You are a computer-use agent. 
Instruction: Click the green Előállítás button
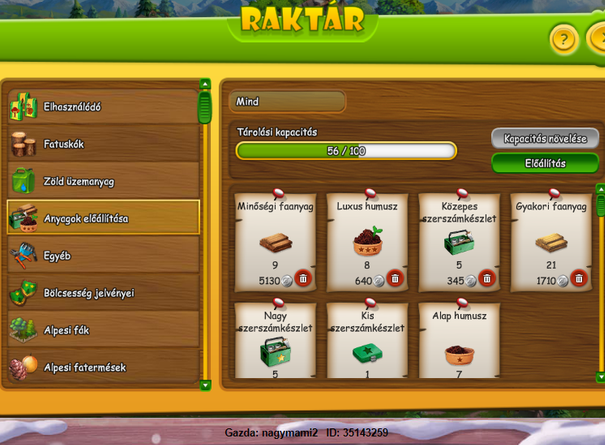pos(544,163)
